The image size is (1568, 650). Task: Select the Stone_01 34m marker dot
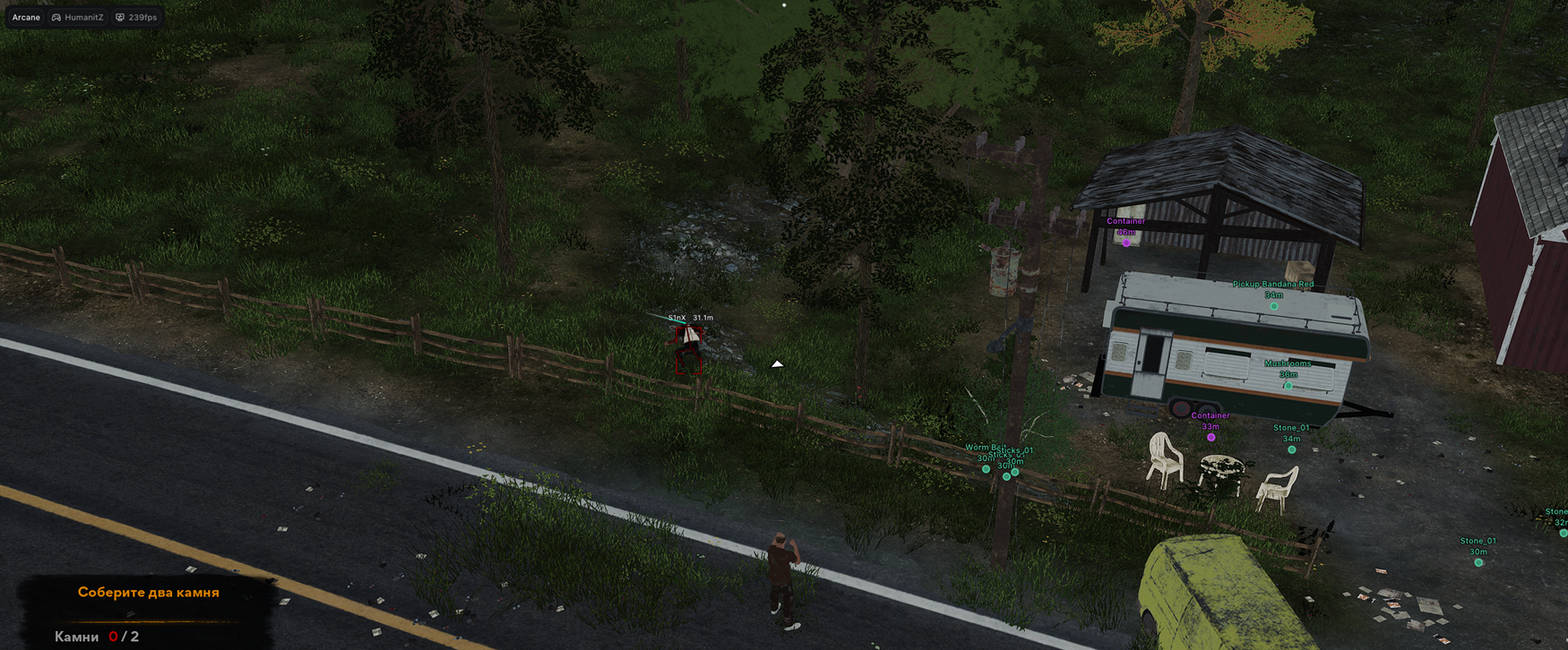1290,449
